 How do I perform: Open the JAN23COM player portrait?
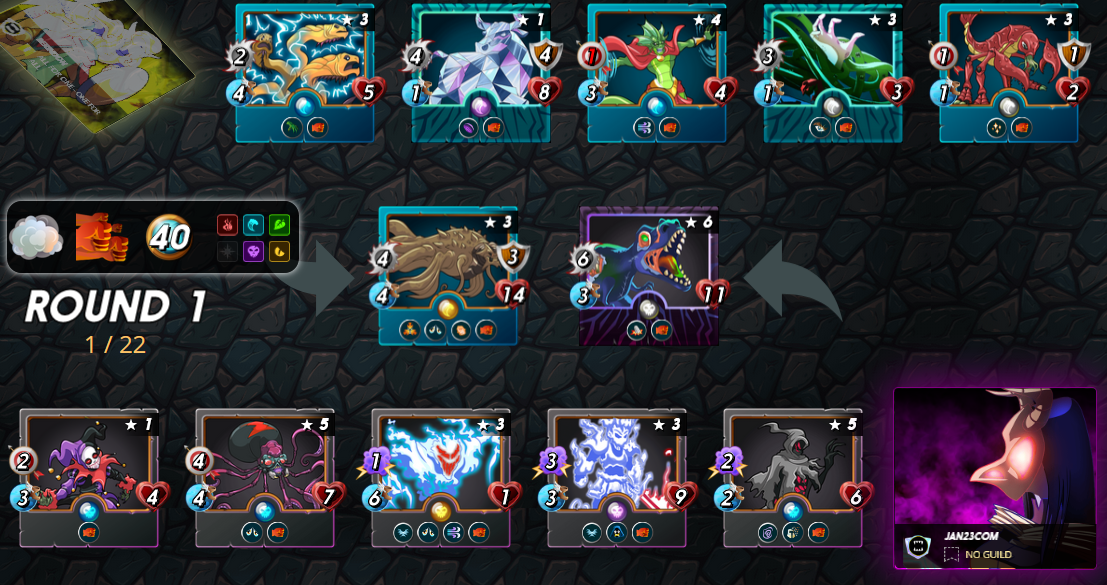[994, 460]
